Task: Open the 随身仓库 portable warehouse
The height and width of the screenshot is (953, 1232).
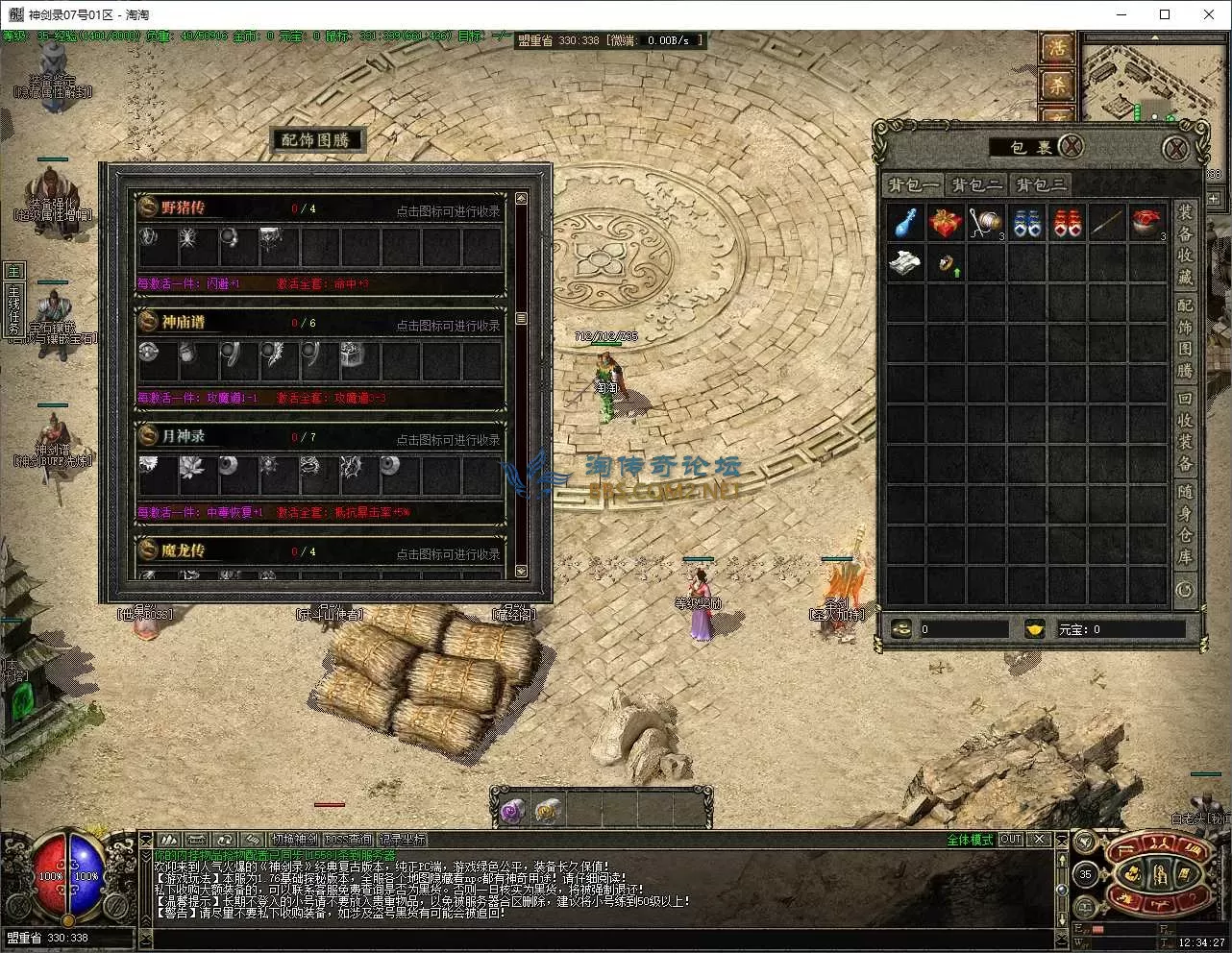Action: (x=1185, y=525)
